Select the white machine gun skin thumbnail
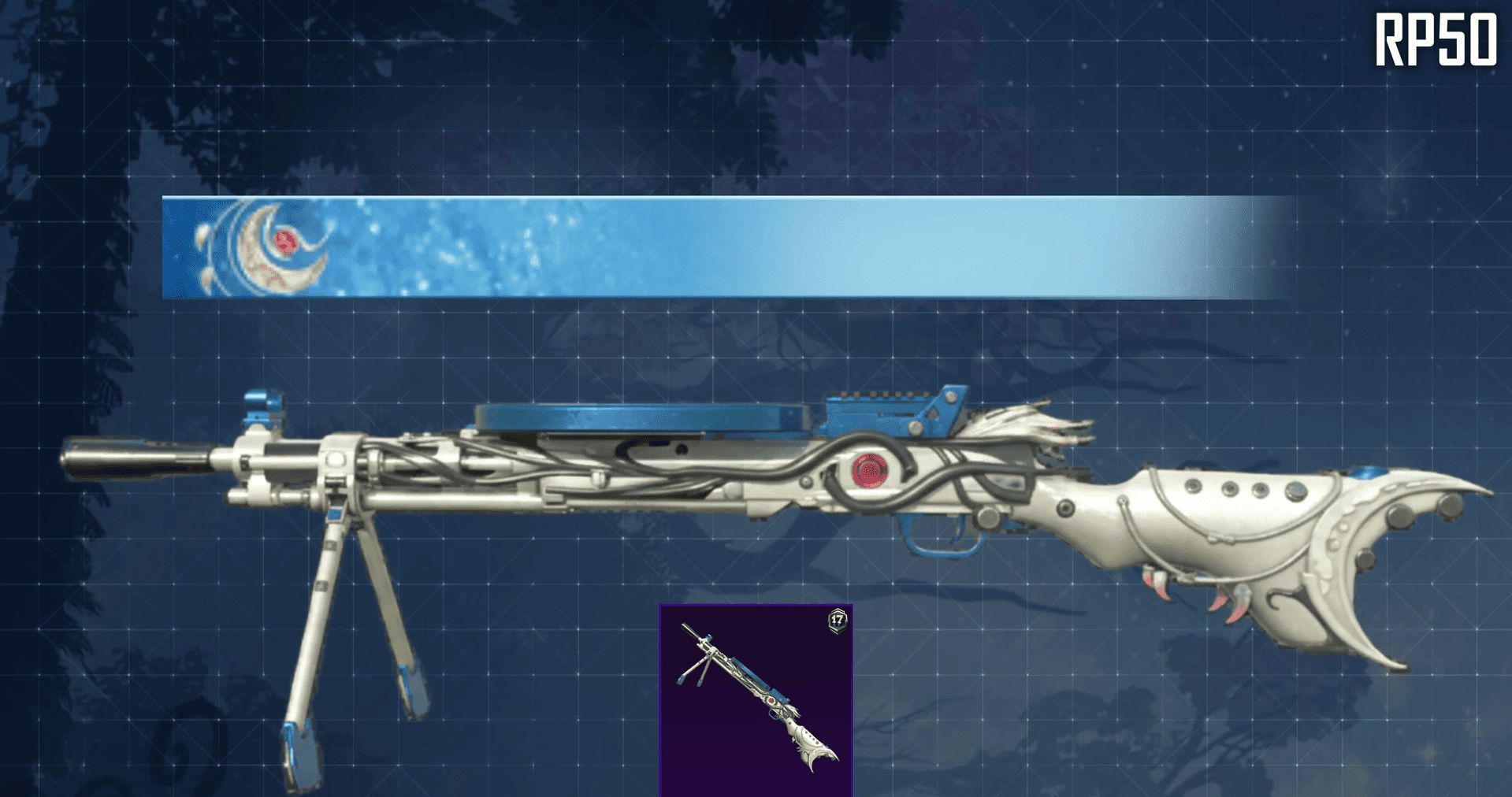Screen dimensions: 1512x797 [x=756, y=700]
